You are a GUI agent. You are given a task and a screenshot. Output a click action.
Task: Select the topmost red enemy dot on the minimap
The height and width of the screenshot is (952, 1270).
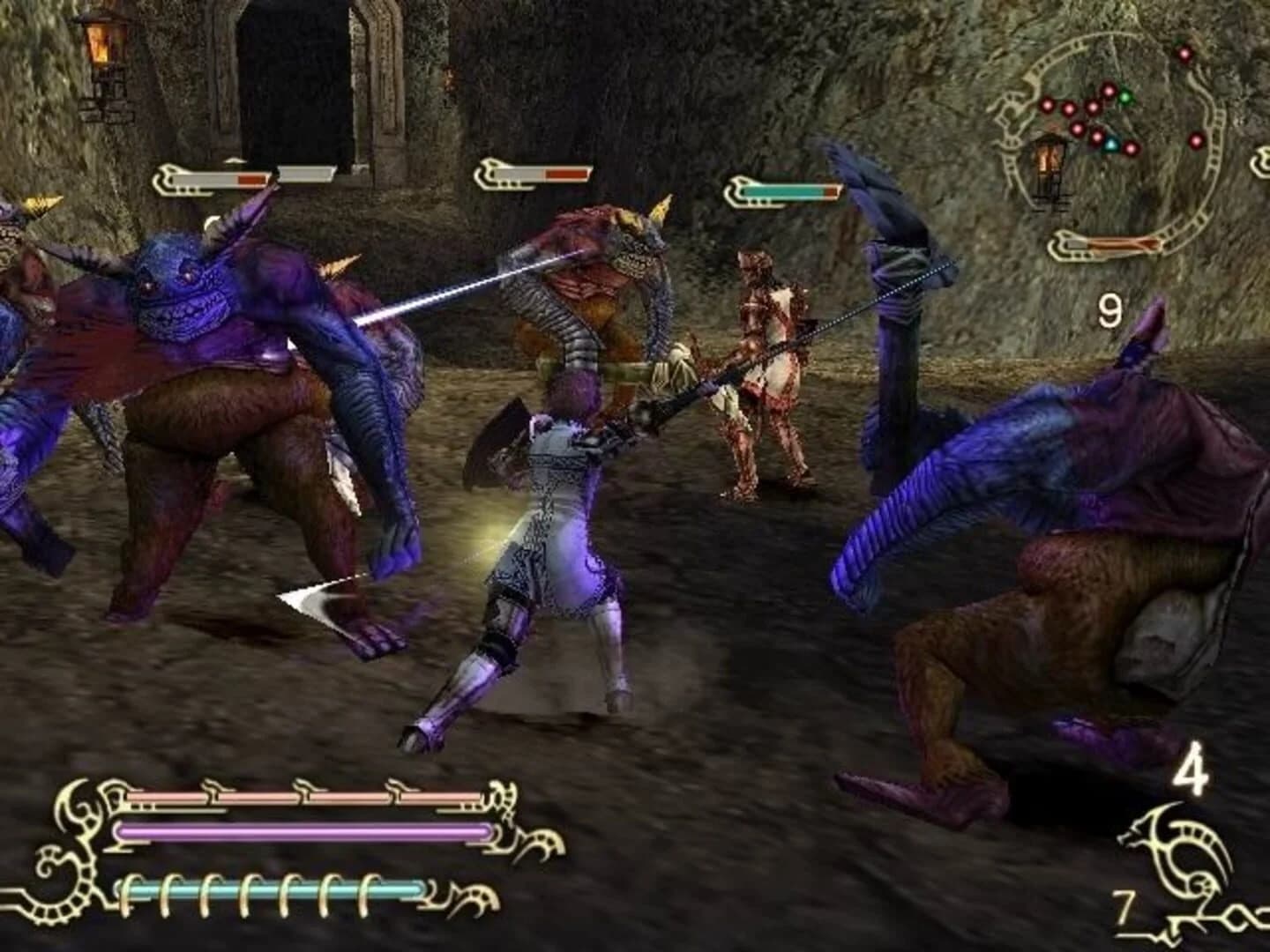click(1184, 54)
